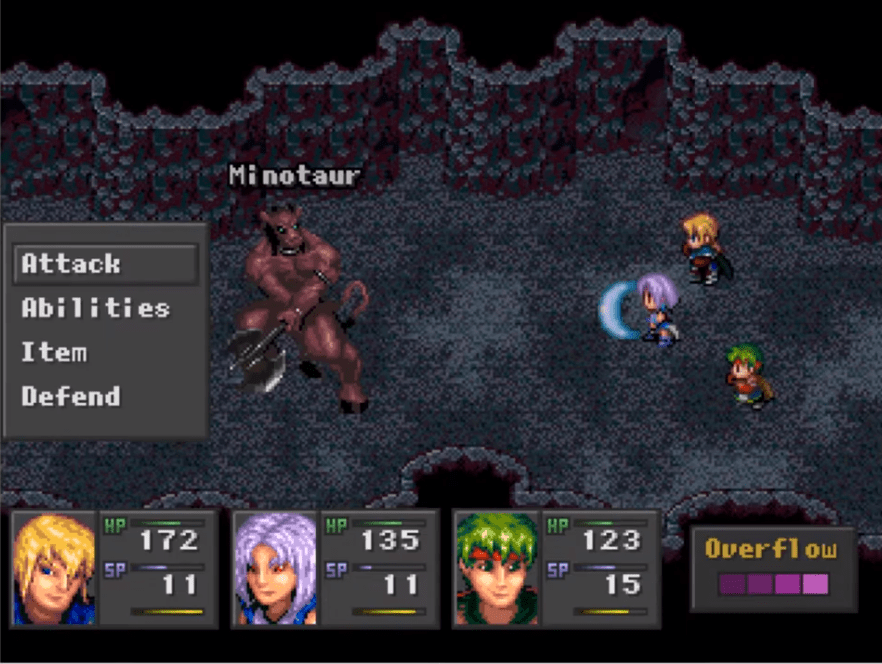Choose the green-haired character's portrait
Viewport: 882px width, 664px height.
[496, 568]
